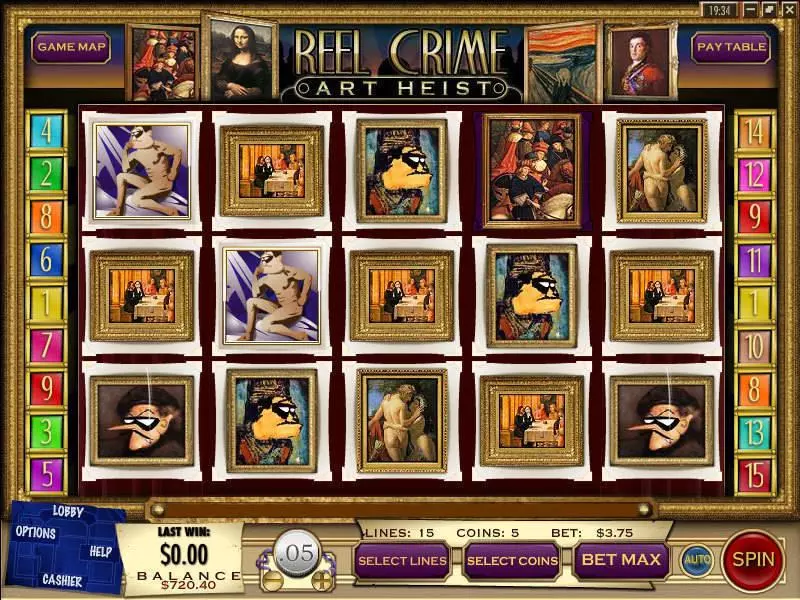Decrease the coin value with the minus button
800x600 pixels.
[271, 579]
